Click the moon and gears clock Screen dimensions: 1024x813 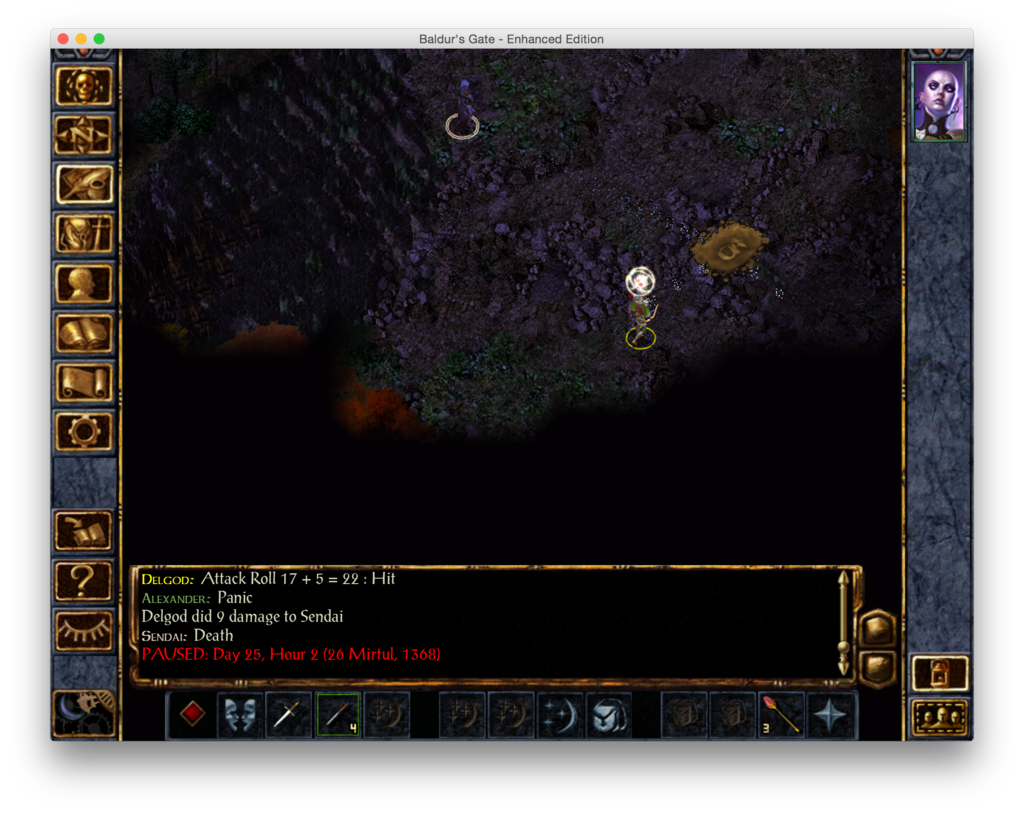(84, 712)
